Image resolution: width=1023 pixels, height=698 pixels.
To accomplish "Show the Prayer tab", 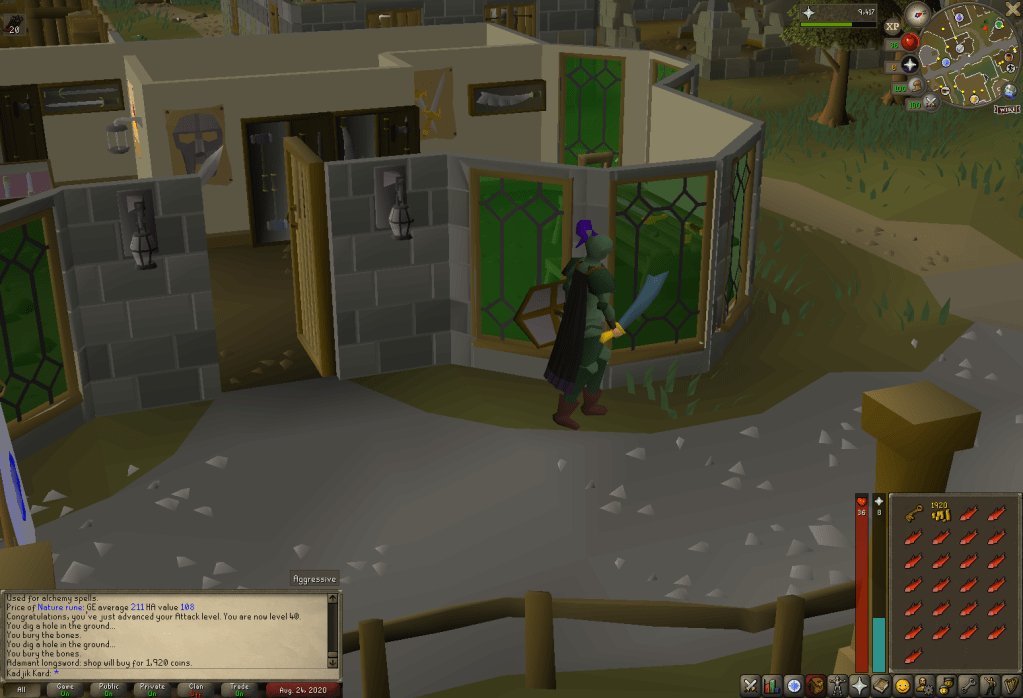I will click(x=860, y=686).
